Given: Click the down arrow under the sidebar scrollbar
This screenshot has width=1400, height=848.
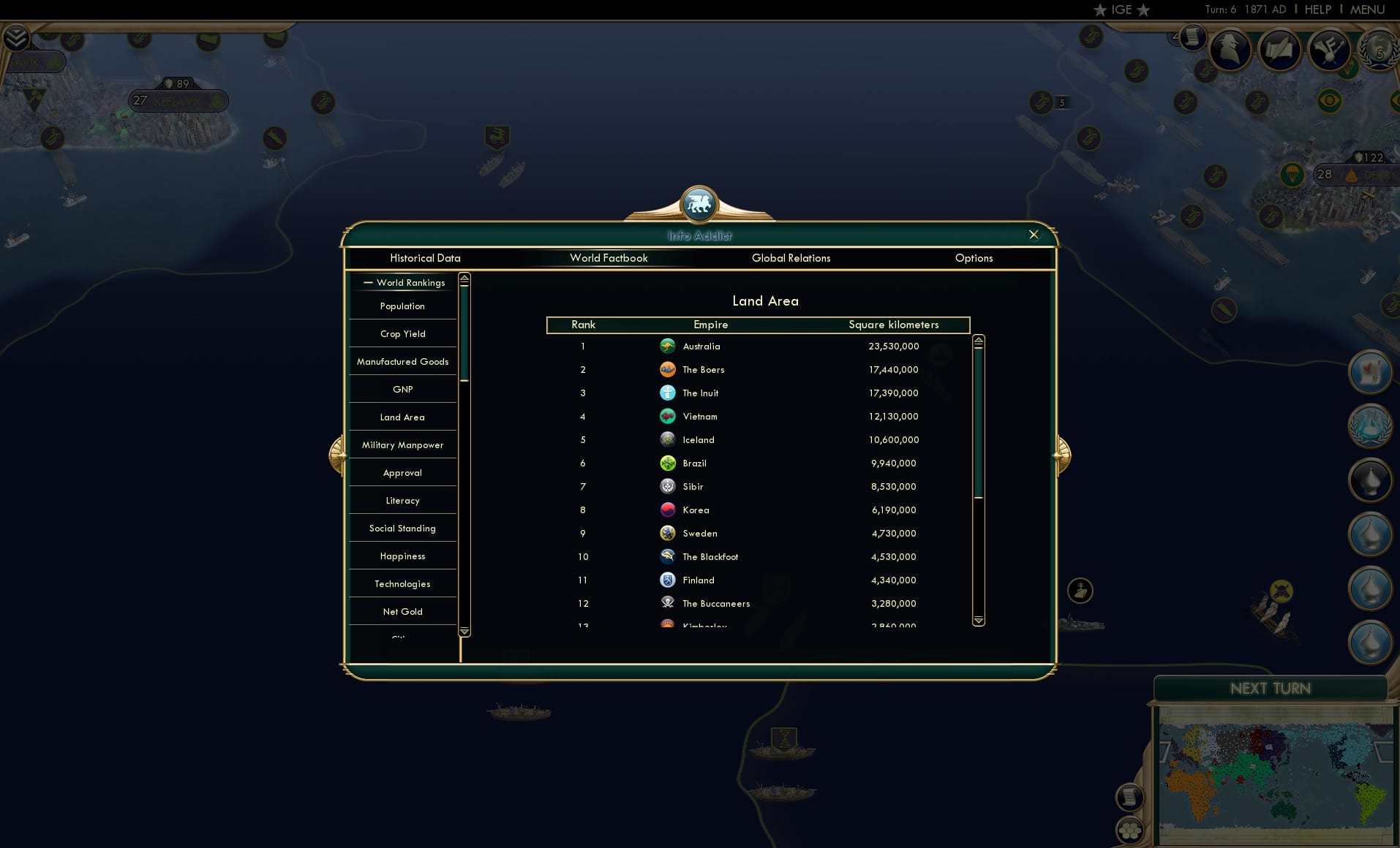Looking at the screenshot, I should [464, 632].
